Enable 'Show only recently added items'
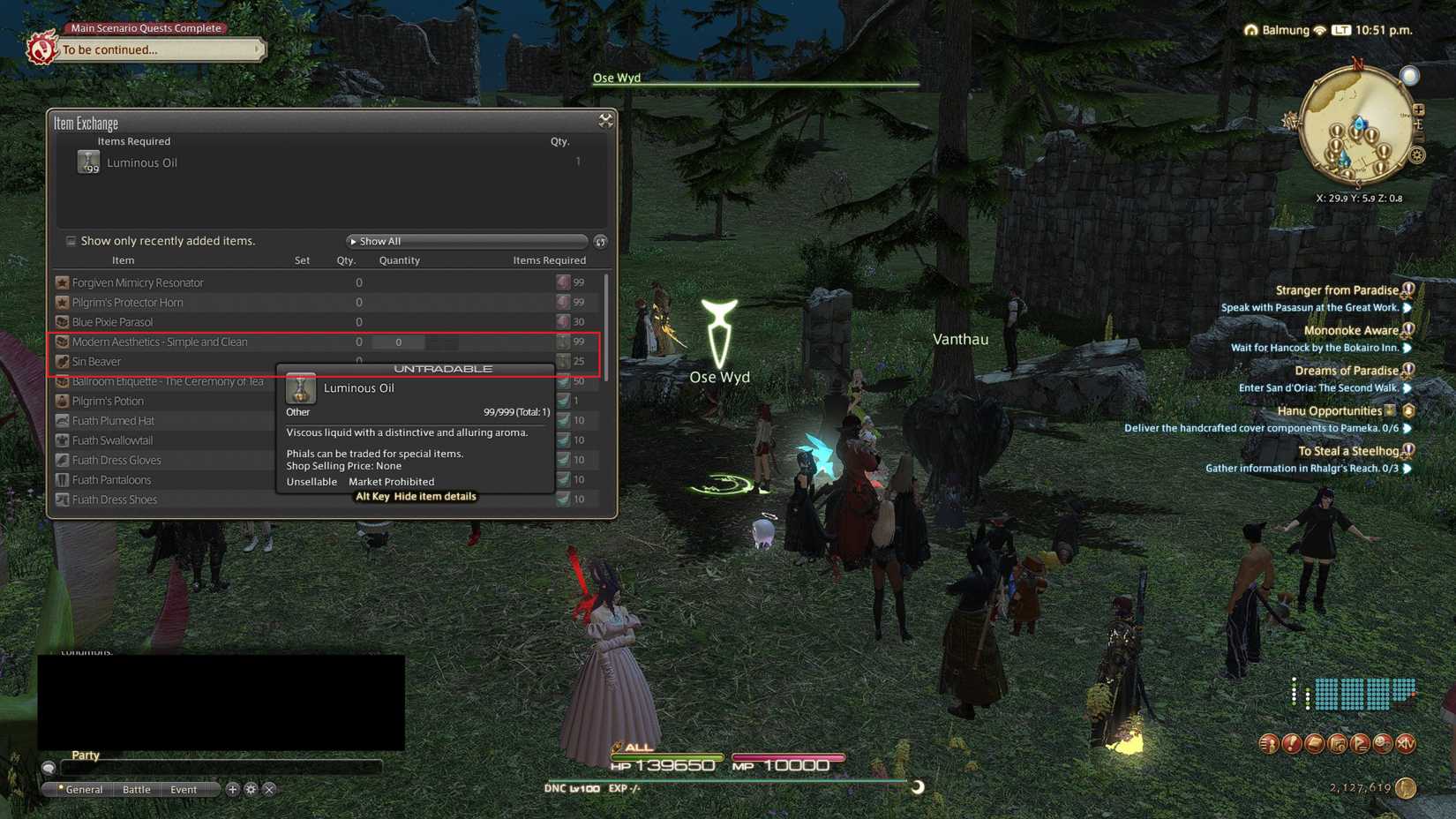Viewport: 1456px width, 819px height. (71, 241)
